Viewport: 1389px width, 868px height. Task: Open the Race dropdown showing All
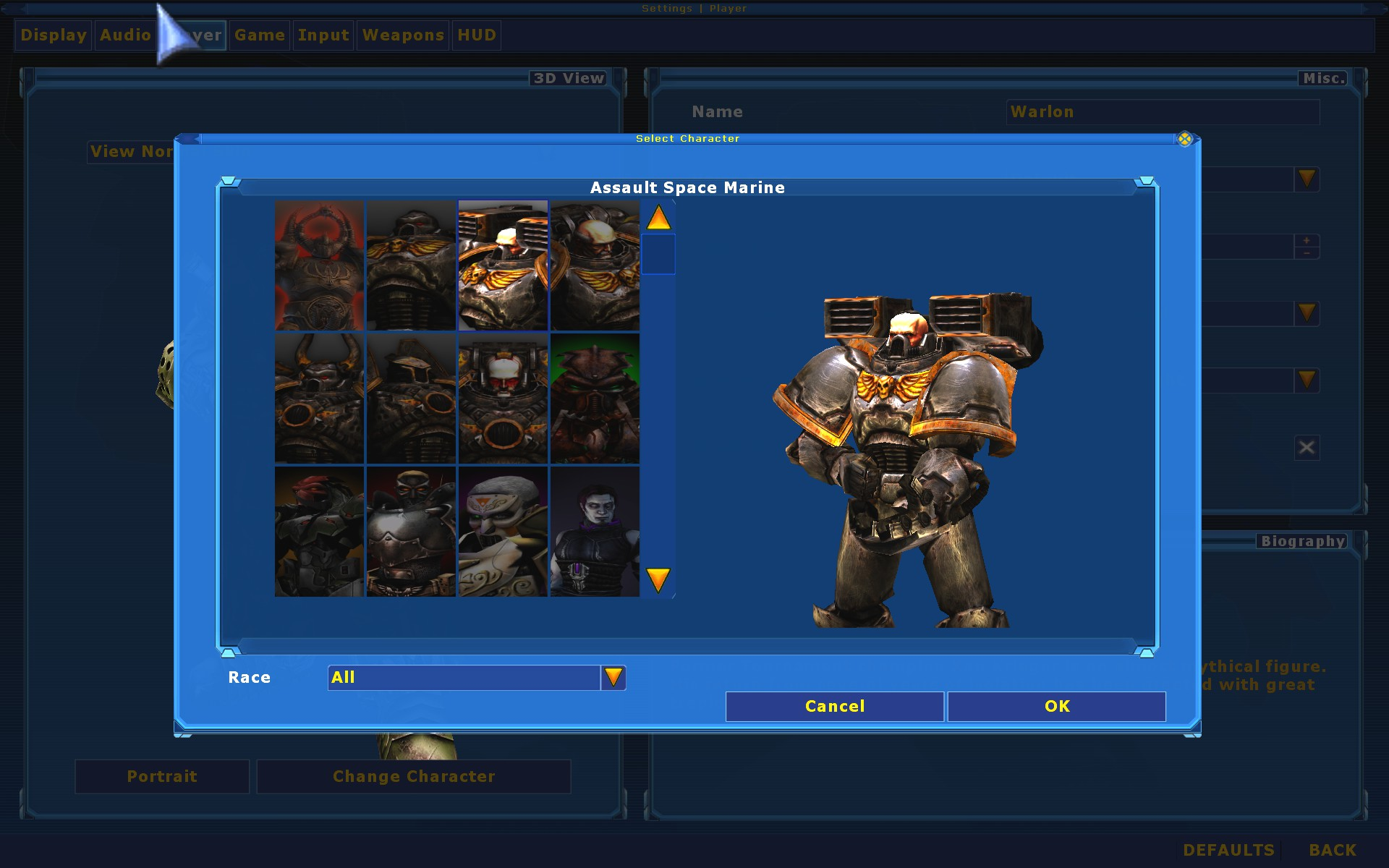(x=613, y=677)
